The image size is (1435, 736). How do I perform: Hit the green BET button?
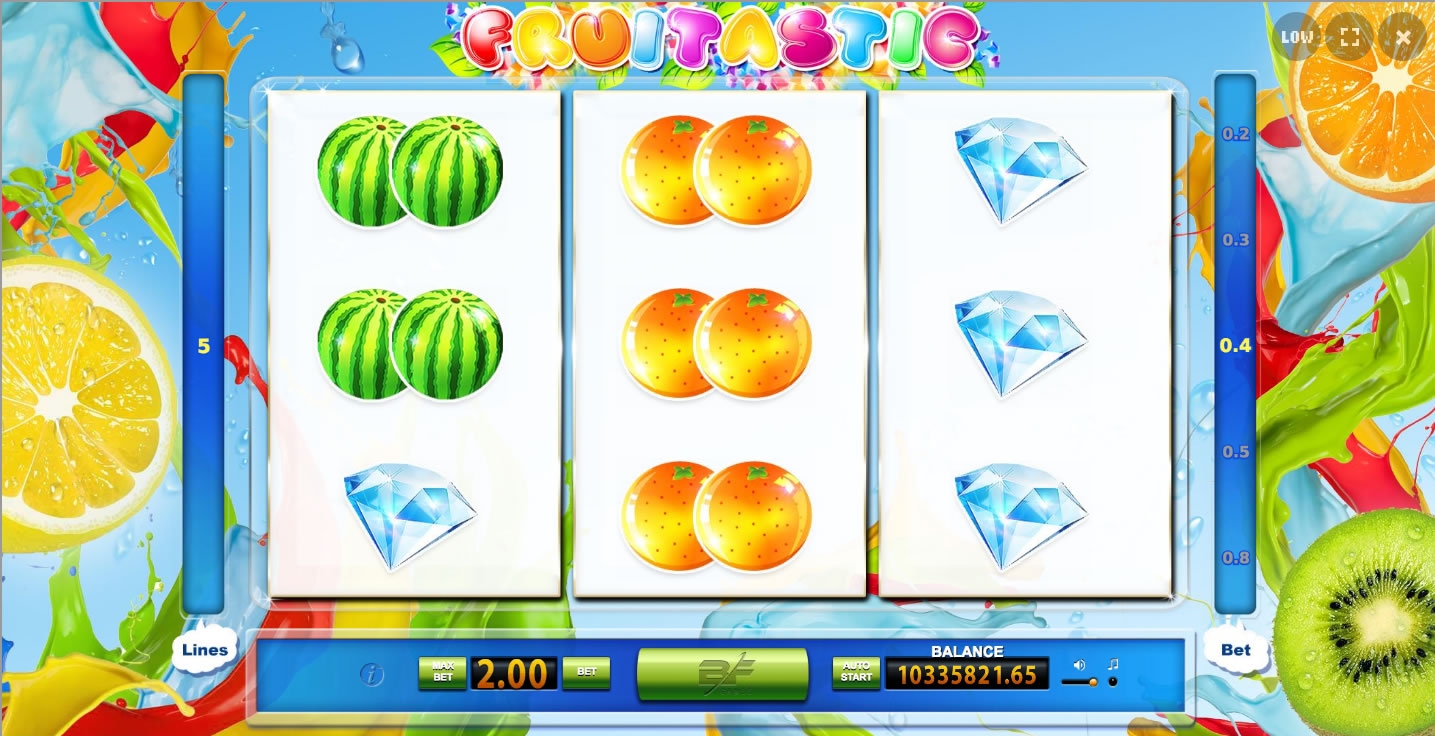[586, 673]
